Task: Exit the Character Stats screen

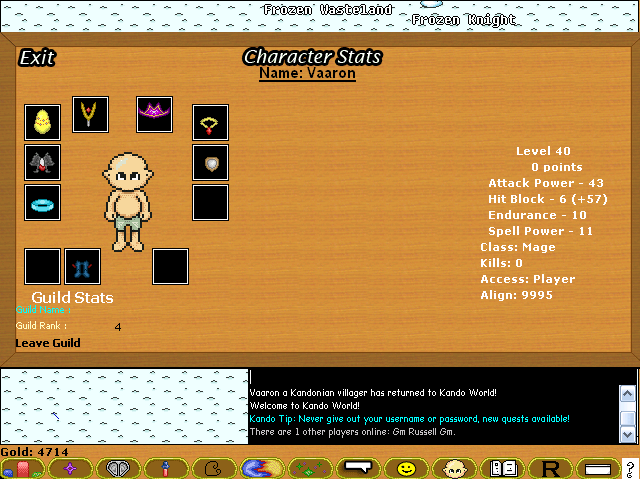Action: 37,58
